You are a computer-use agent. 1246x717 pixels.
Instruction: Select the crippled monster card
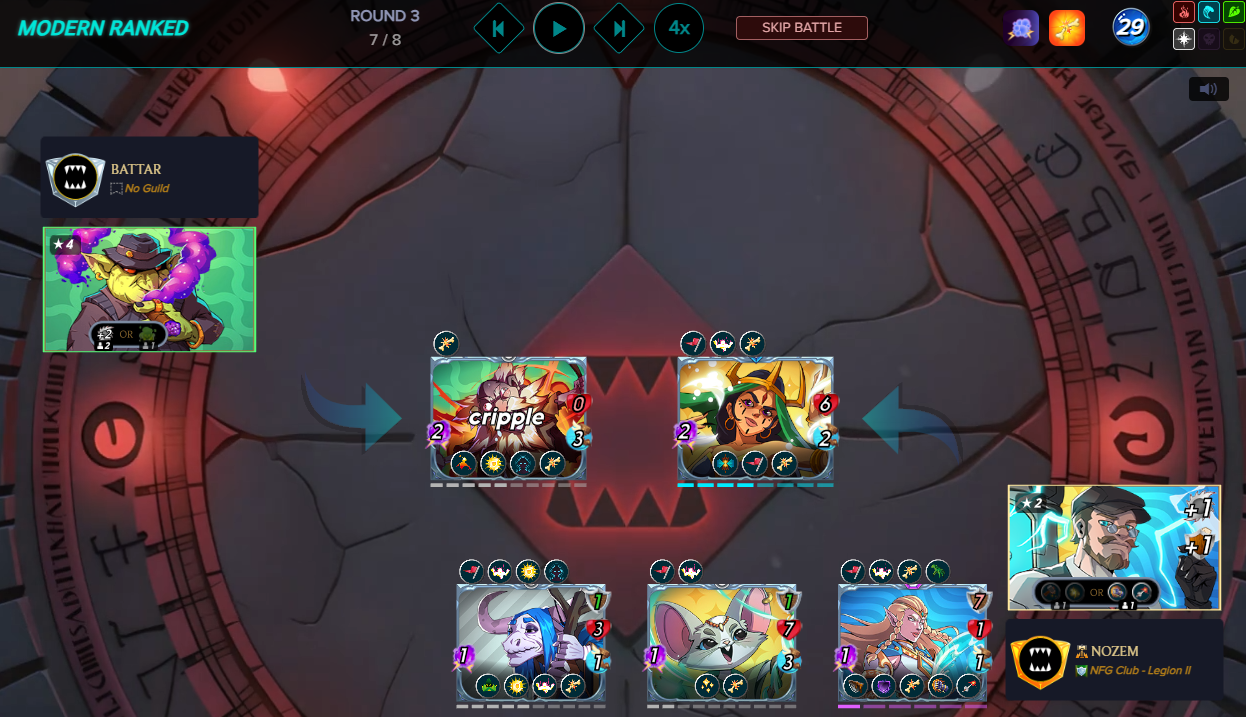click(508, 418)
